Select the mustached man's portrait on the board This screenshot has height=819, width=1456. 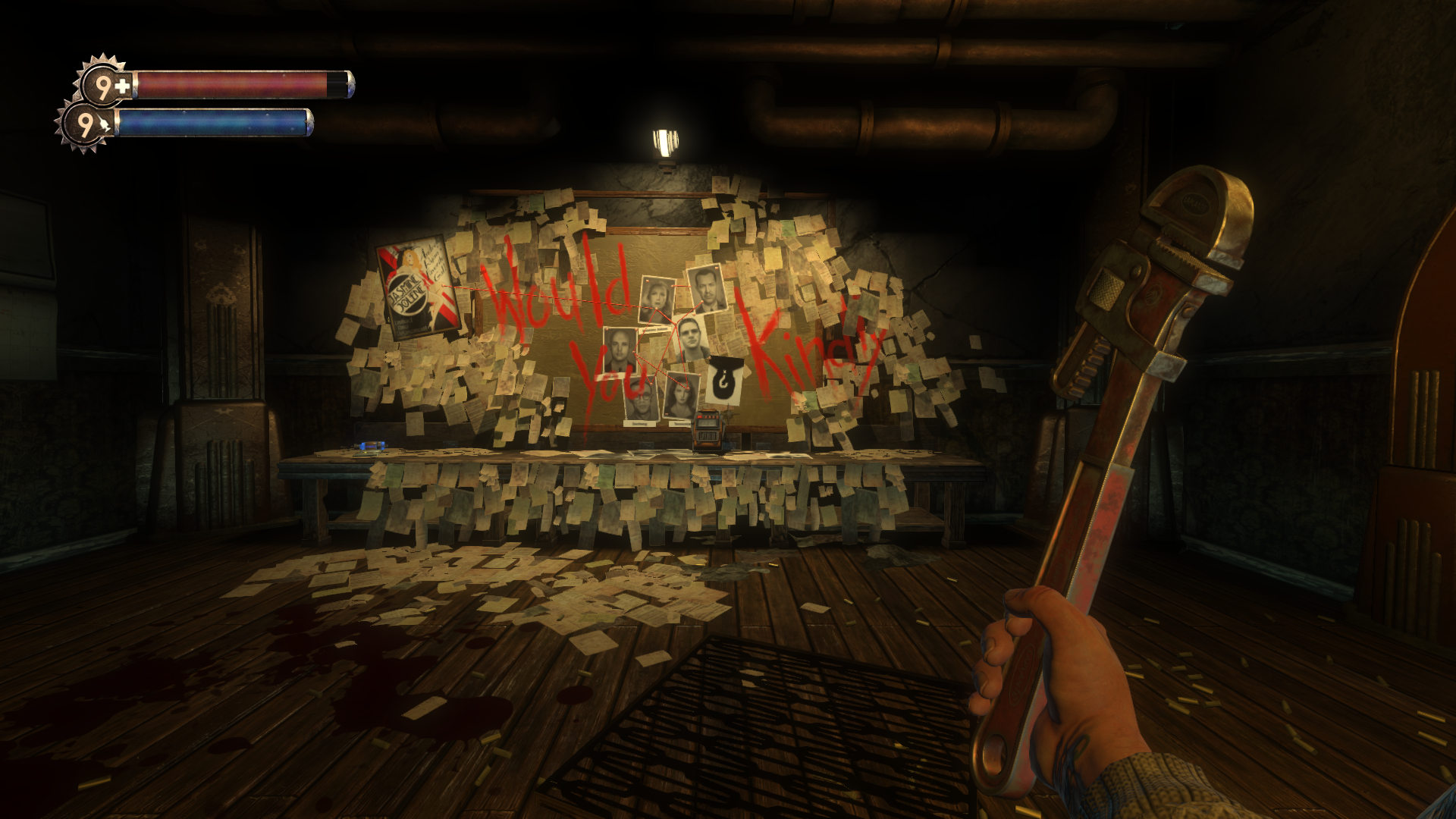[705, 292]
